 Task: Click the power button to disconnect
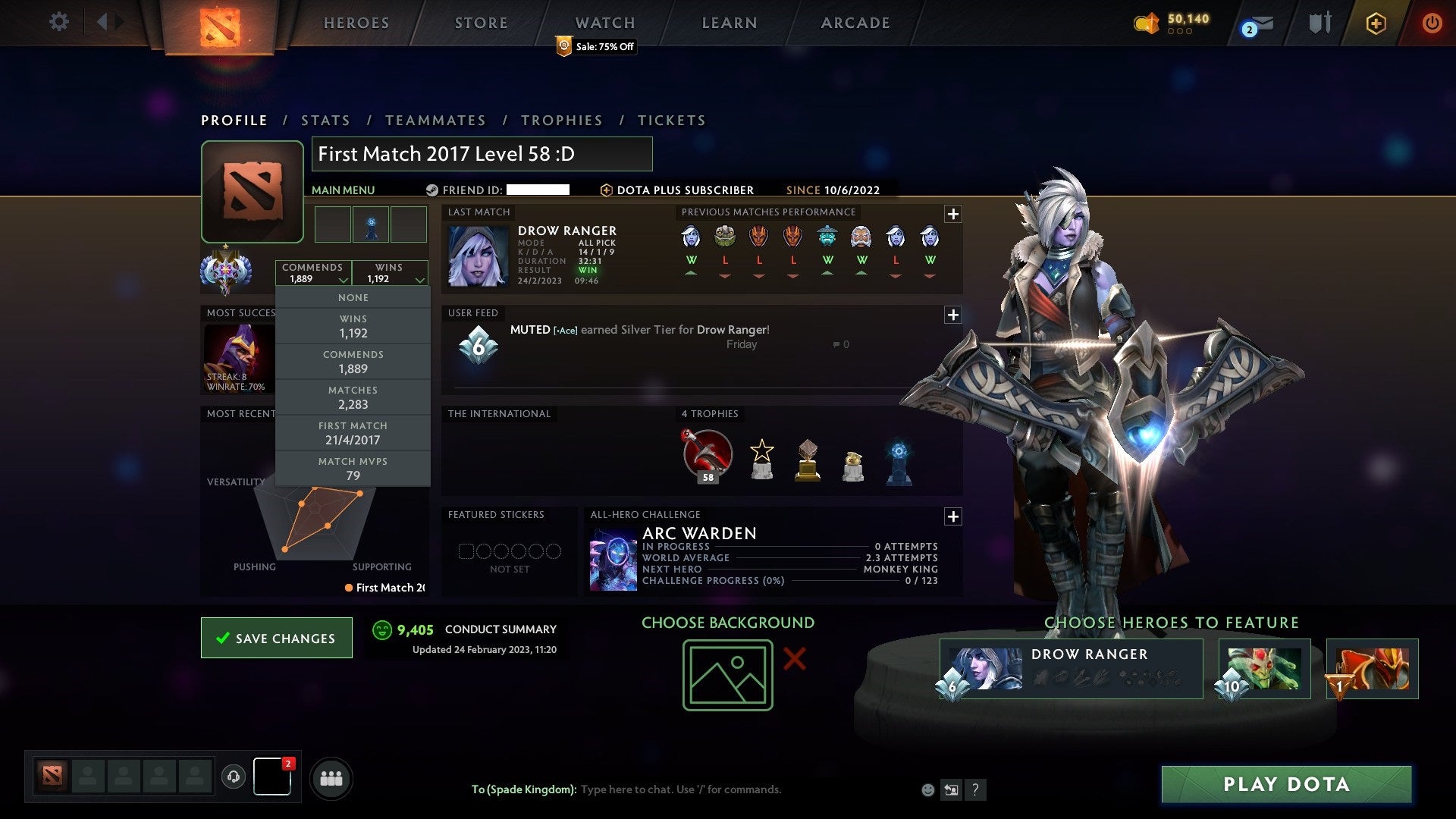(x=1432, y=23)
